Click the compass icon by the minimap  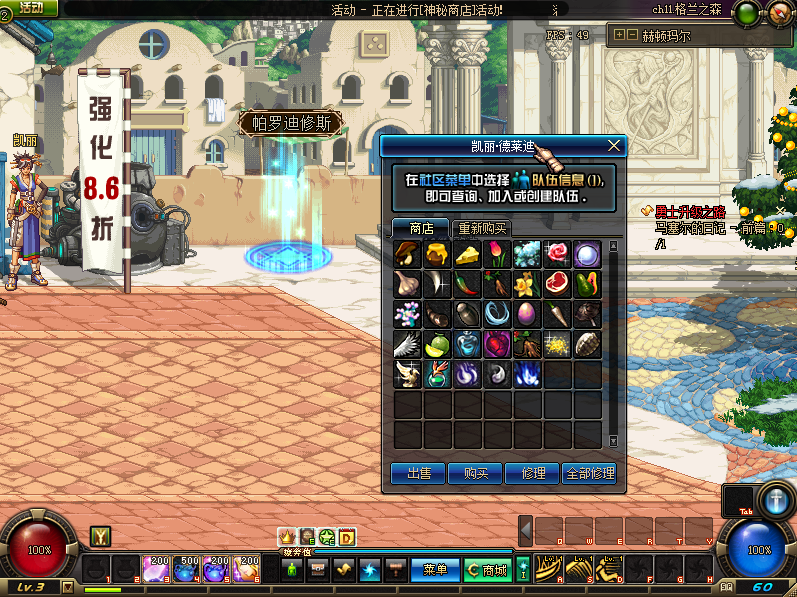(780, 14)
